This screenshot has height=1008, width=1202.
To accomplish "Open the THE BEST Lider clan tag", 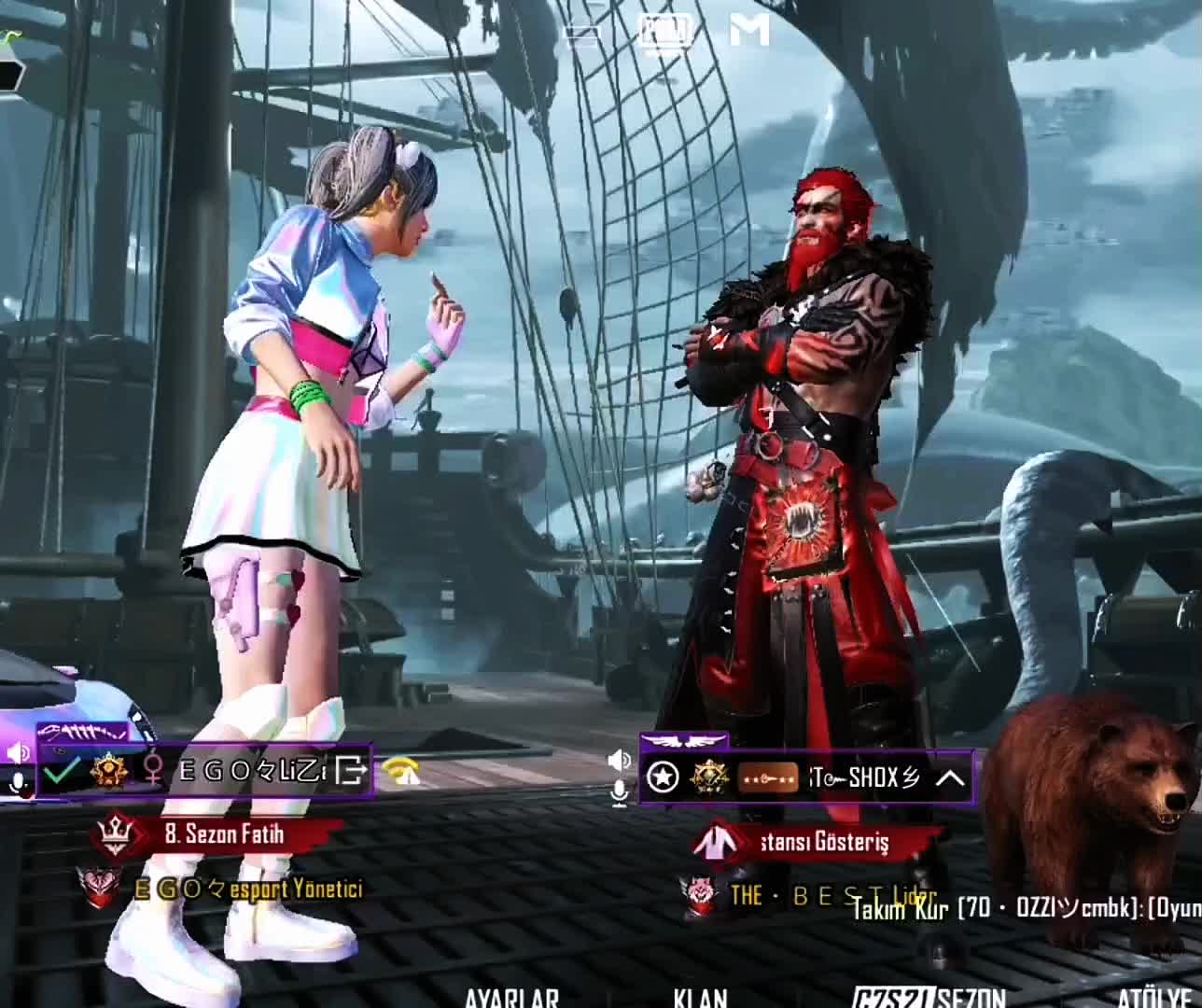I will [x=831, y=896].
